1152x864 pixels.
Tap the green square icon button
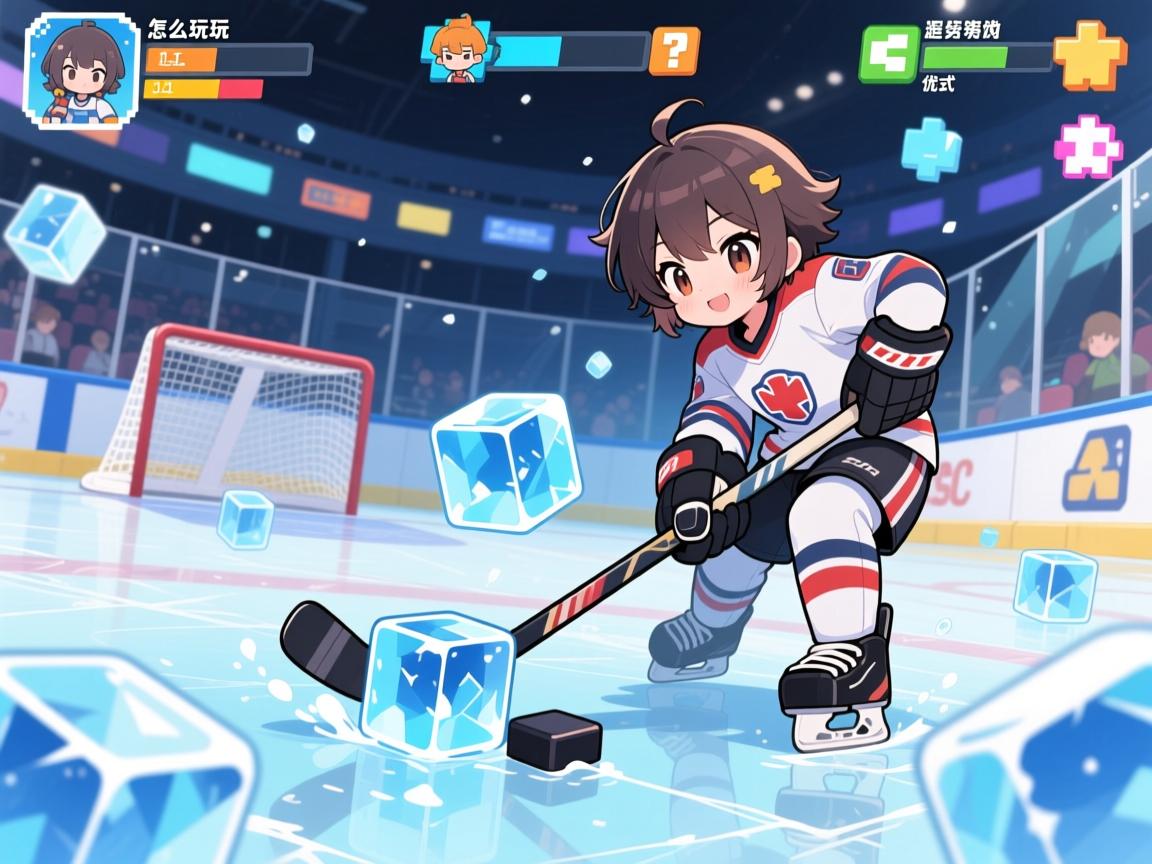[888, 54]
